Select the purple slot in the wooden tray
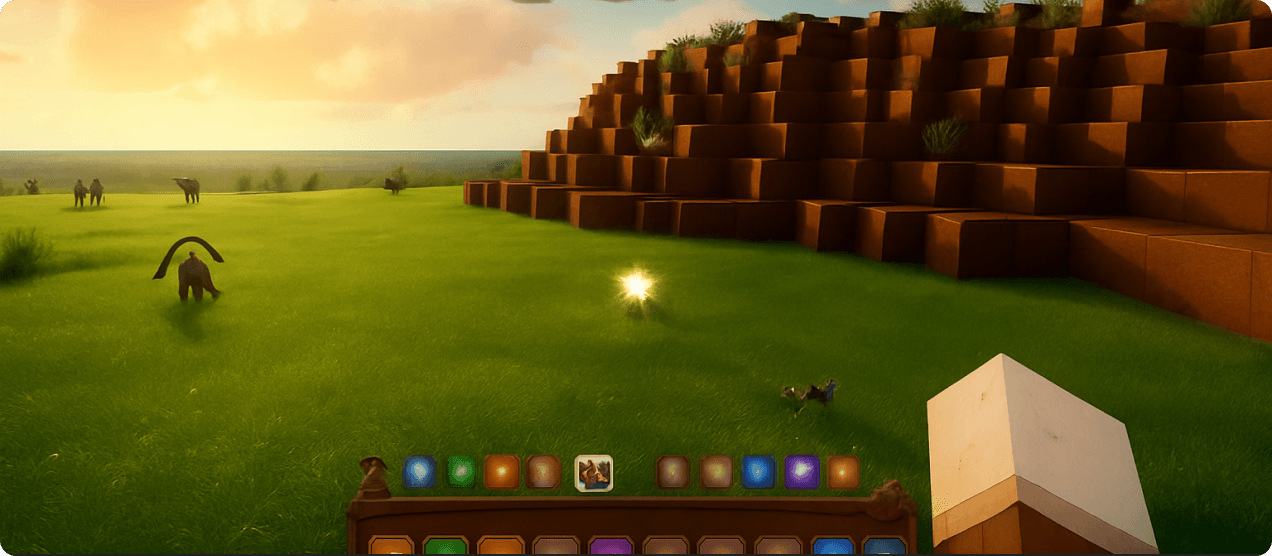This screenshot has width=1272, height=556. [x=611, y=546]
